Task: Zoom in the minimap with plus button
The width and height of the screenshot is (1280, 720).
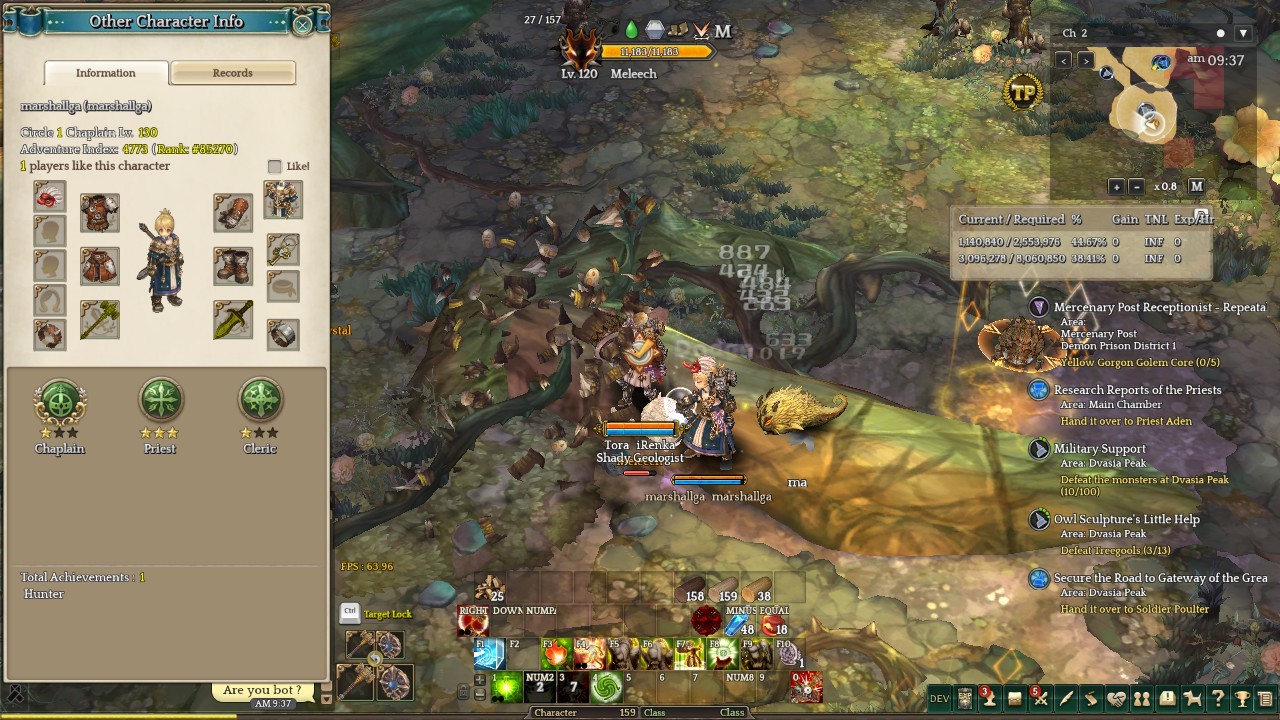Action: pos(1116,187)
